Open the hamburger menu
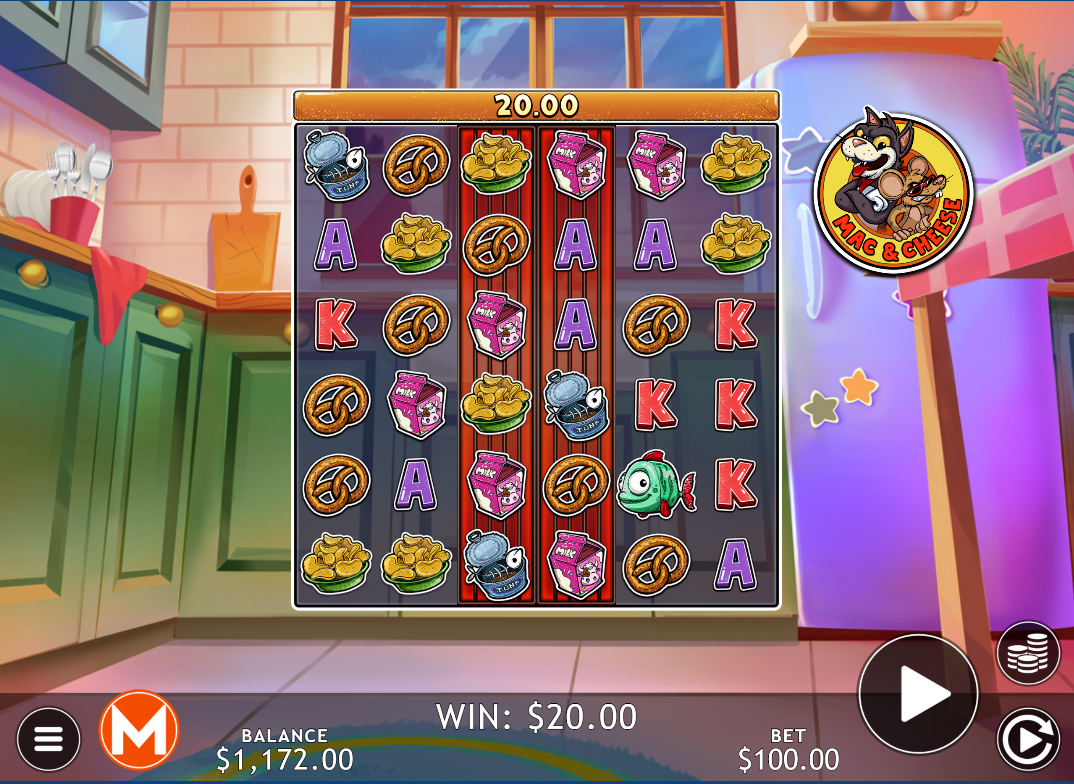 point(48,739)
